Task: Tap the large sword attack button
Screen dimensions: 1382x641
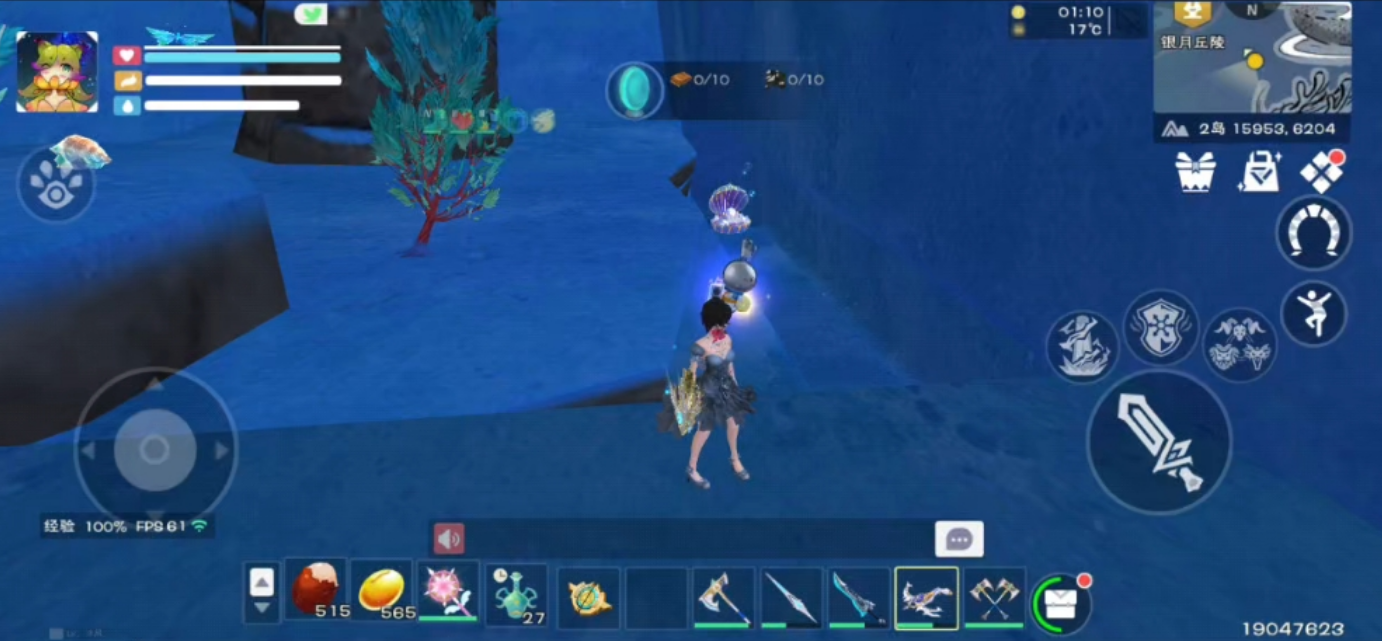Action: pyautogui.click(x=1159, y=442)
